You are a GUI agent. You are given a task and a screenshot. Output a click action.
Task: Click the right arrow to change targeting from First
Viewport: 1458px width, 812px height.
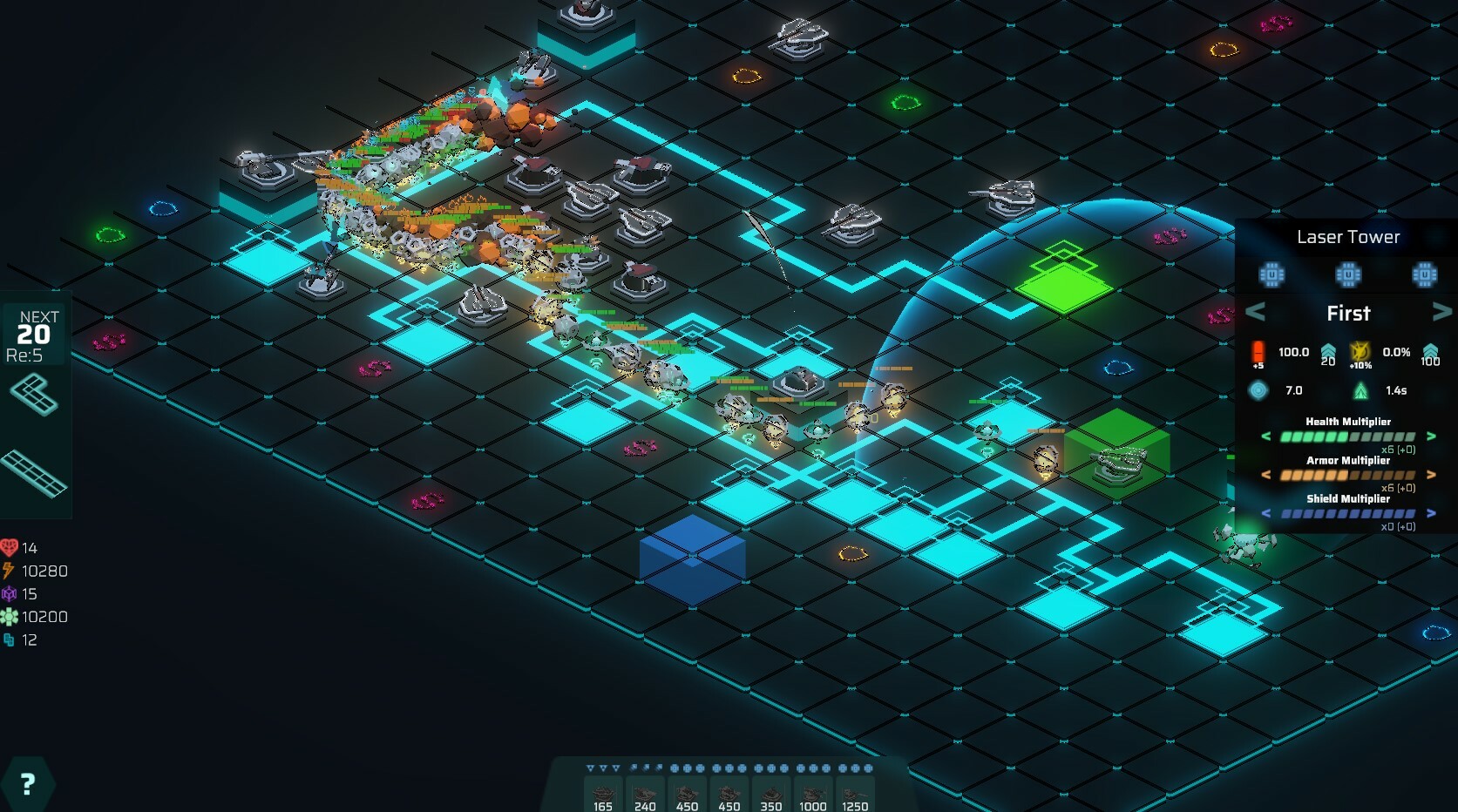[1443, 312]
